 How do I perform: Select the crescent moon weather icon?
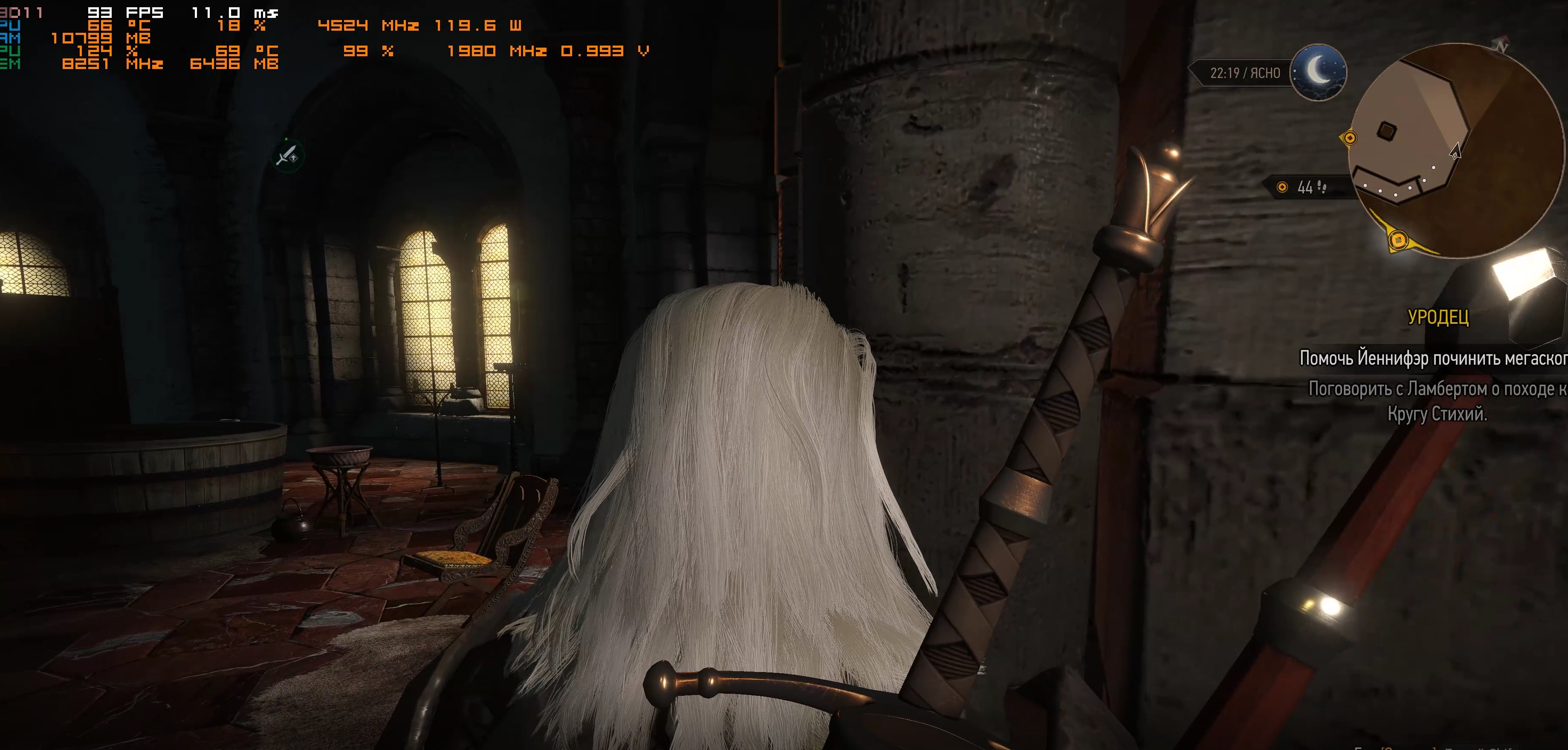1319,72
